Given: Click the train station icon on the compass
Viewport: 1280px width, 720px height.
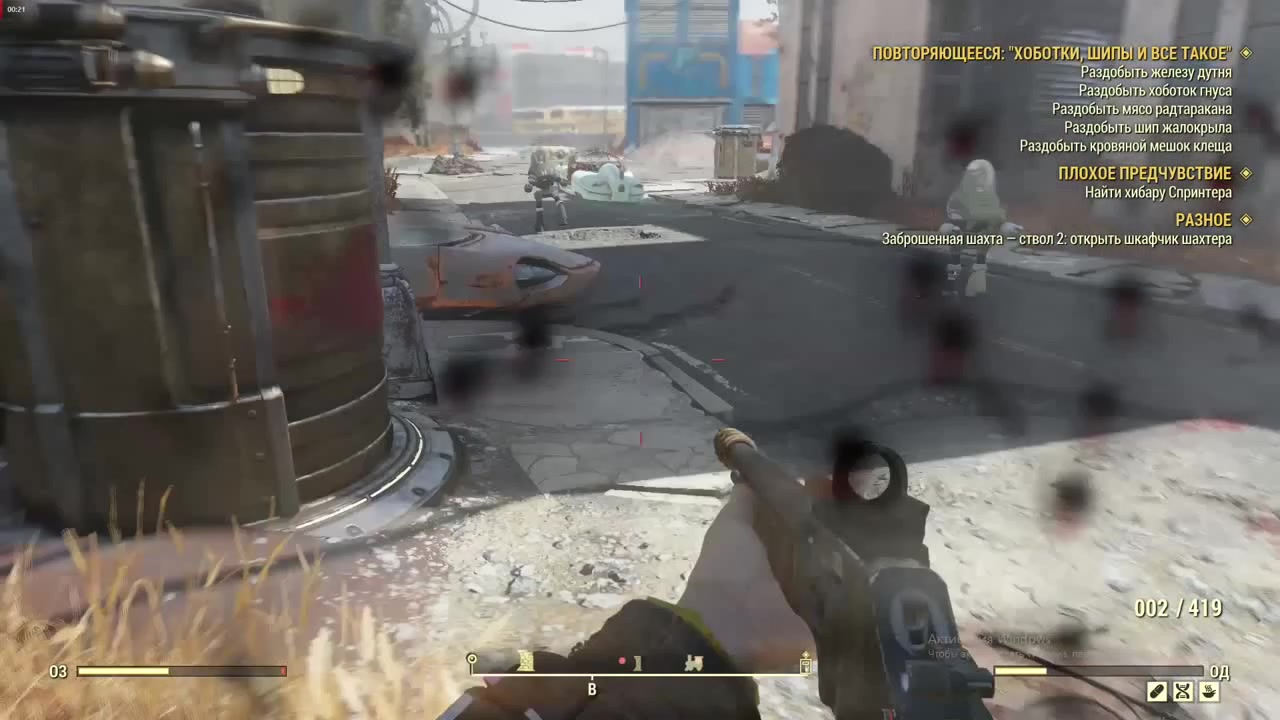Looking at the screenshot, I should [694, 662].
